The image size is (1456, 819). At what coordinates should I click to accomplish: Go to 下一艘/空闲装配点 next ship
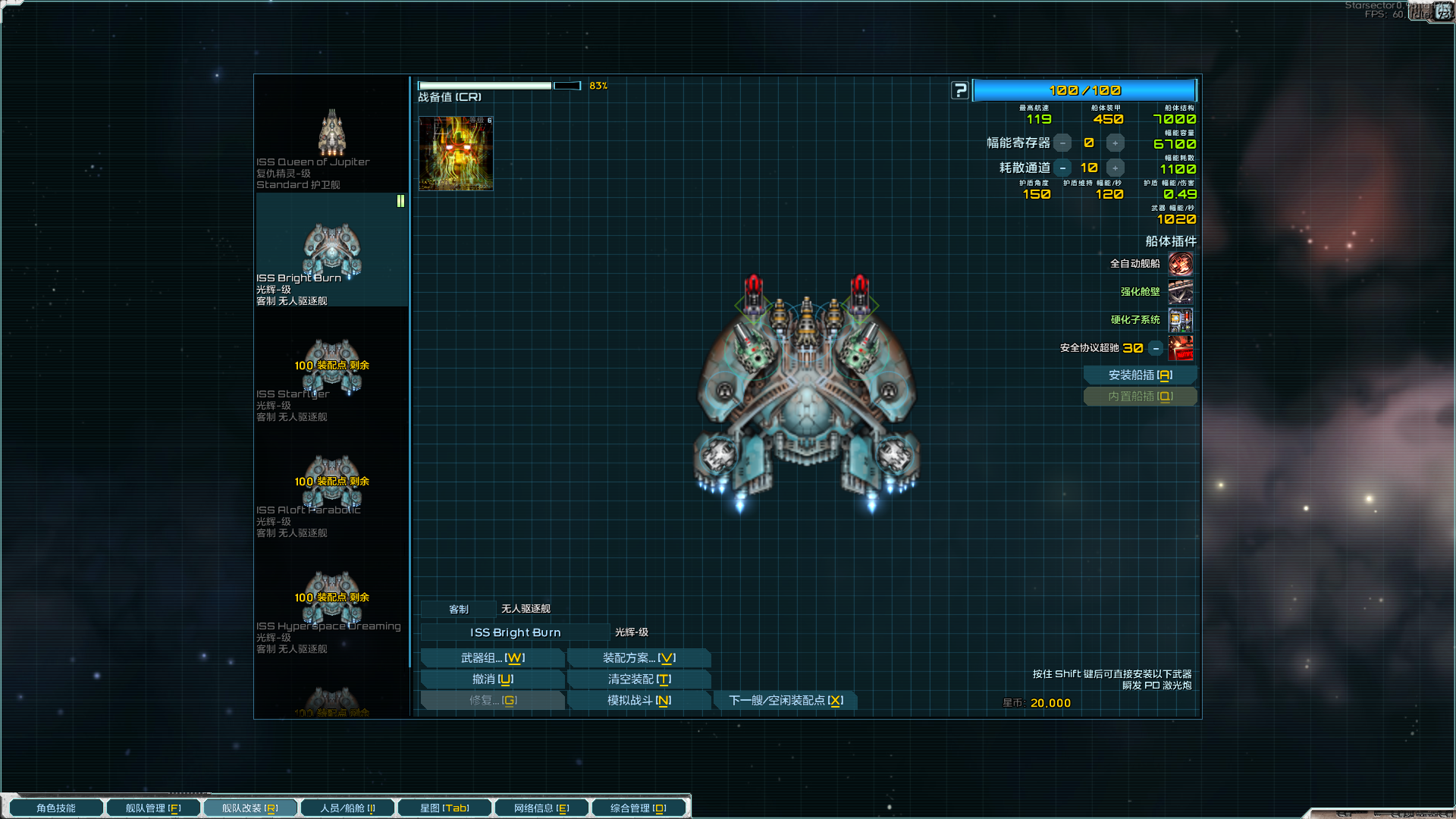point(786,701)
